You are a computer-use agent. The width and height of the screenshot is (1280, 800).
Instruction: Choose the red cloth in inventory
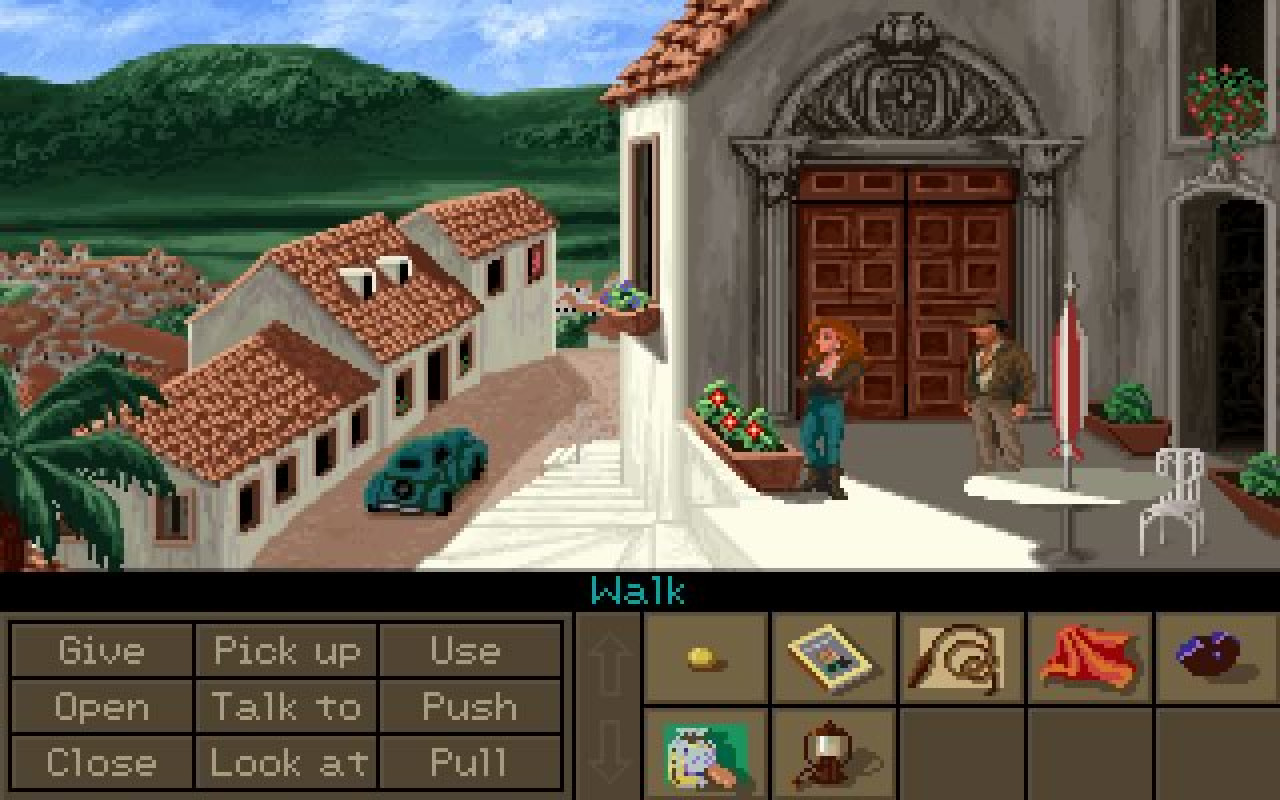[1089, 658]
